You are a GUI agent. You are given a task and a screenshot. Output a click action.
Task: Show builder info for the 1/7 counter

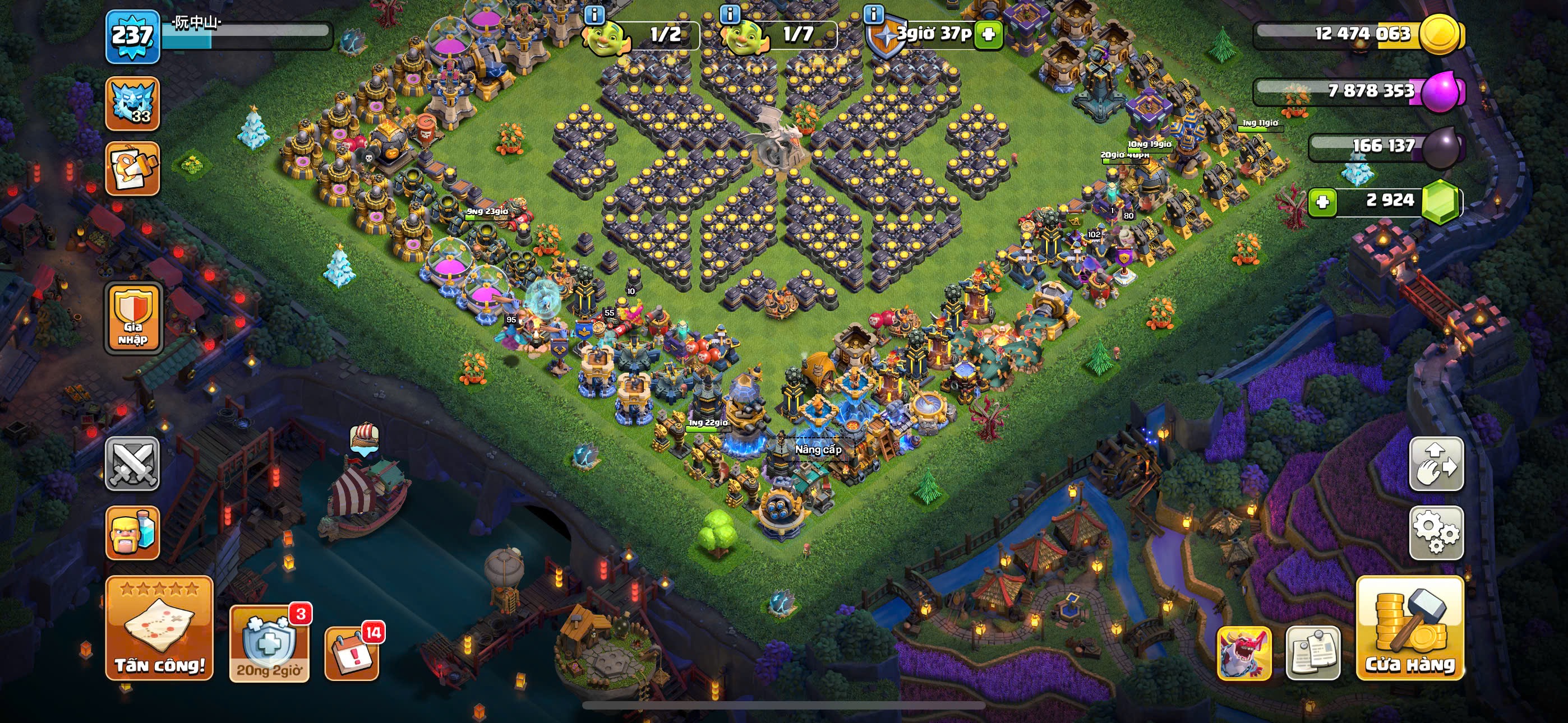[730, 14]
